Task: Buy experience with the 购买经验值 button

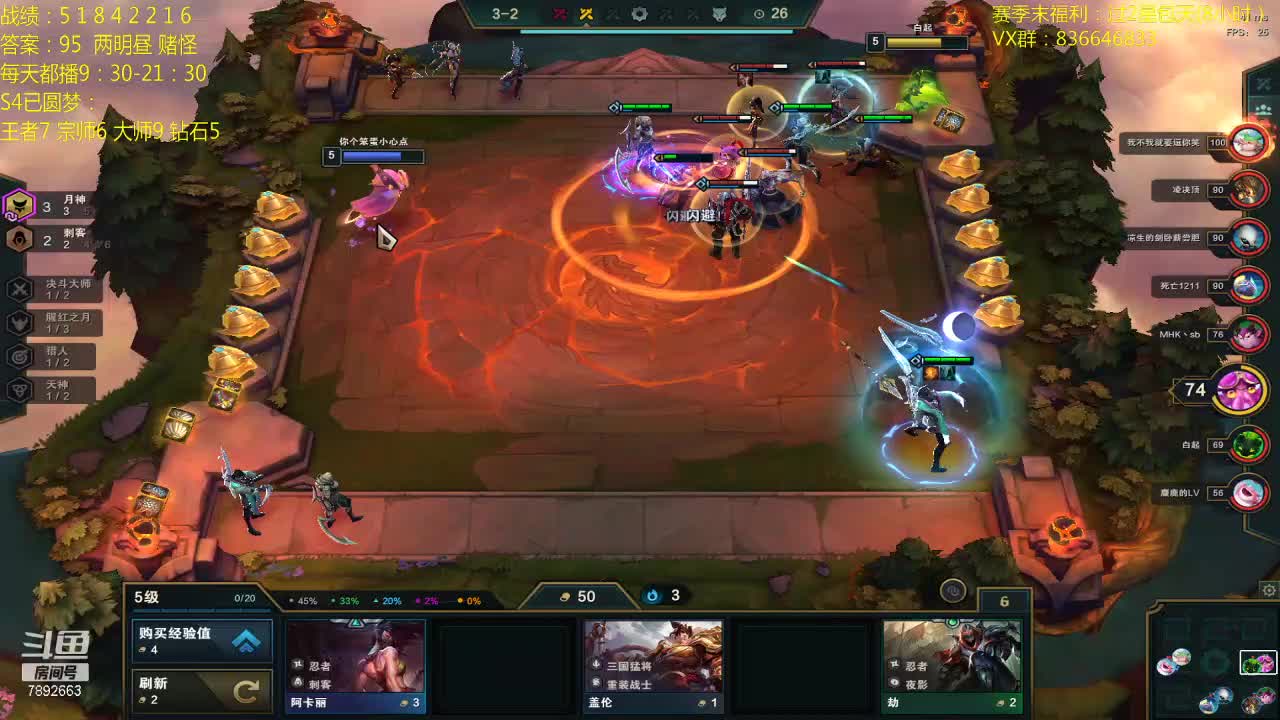Action: (202, 641)
